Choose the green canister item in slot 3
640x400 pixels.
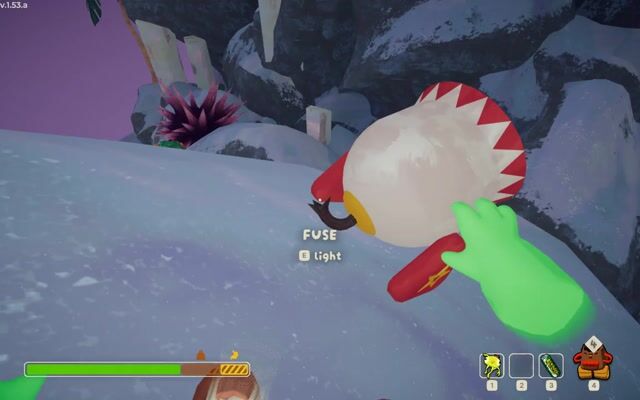pos(551,365)
